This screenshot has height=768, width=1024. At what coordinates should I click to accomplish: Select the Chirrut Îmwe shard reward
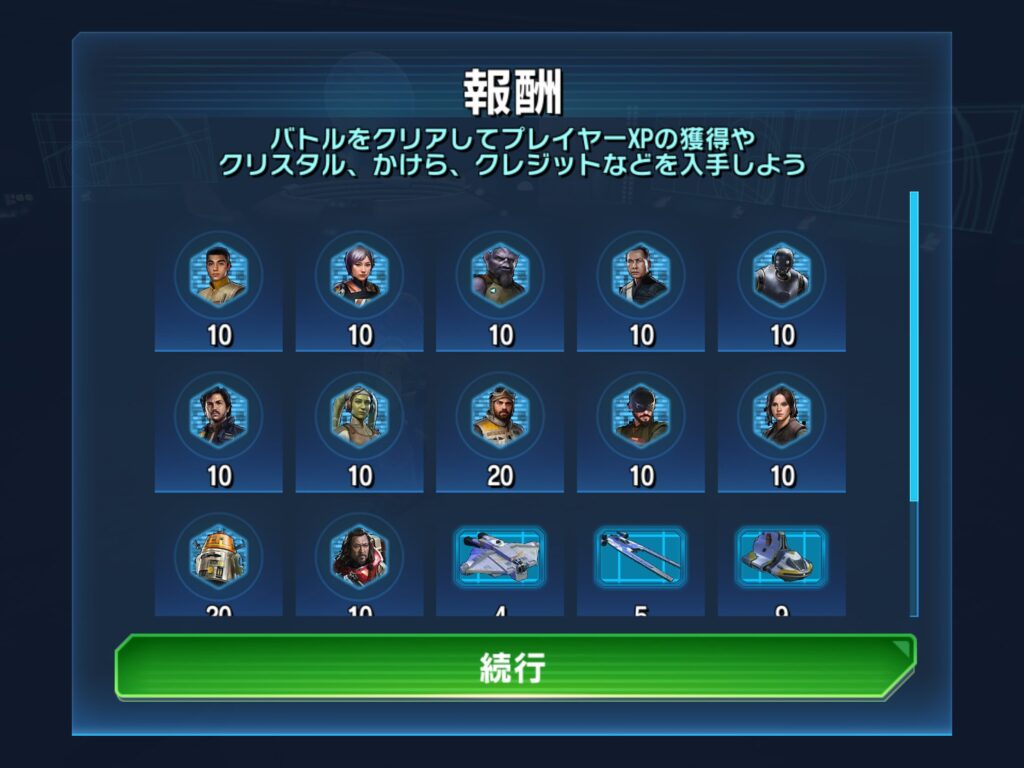tap(641, 275)
